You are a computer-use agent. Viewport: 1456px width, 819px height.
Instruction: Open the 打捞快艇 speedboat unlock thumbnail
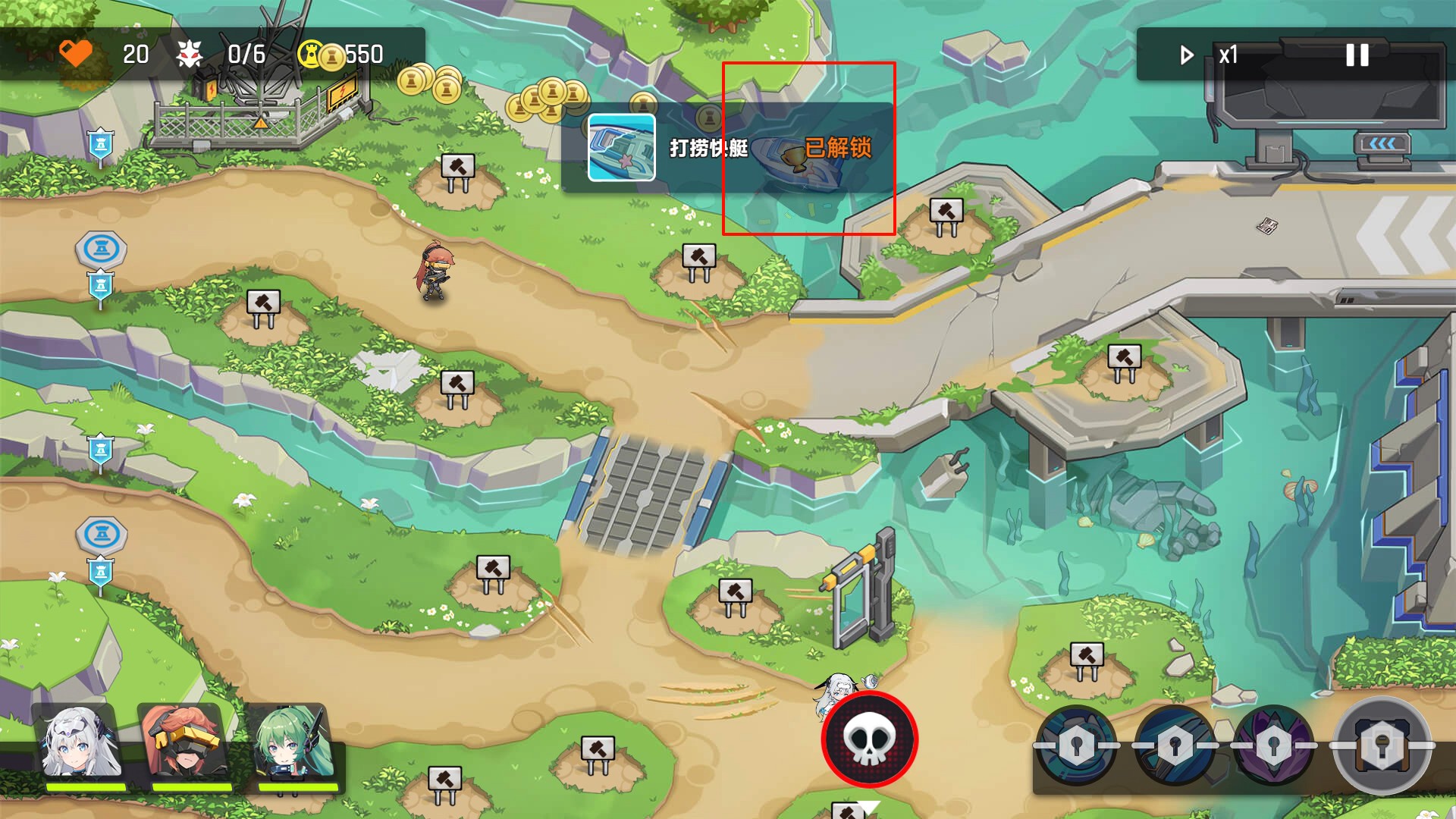tap(622, 148)
